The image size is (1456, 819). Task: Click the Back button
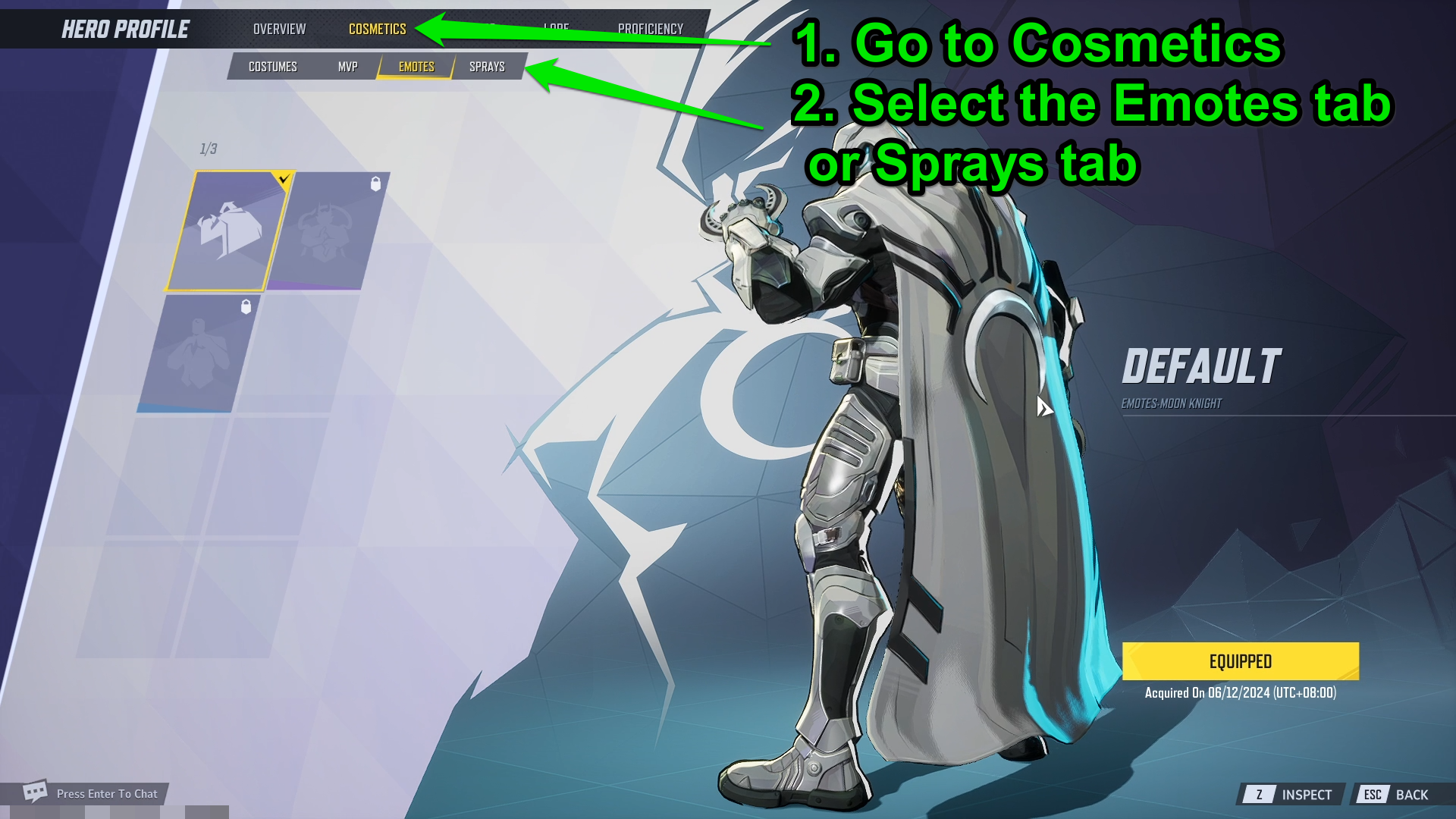[x=1415, y=795]
